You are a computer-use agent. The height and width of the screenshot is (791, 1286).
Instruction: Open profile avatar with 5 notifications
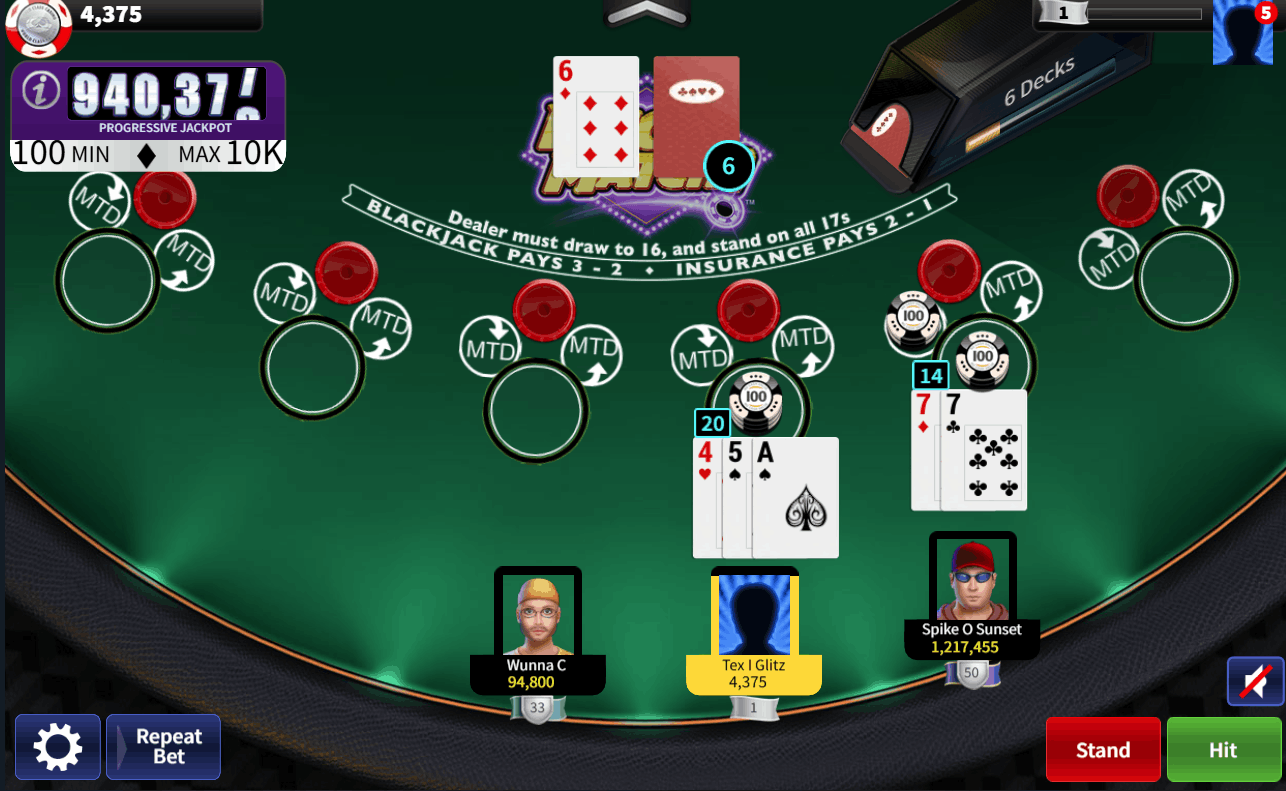1242,33
